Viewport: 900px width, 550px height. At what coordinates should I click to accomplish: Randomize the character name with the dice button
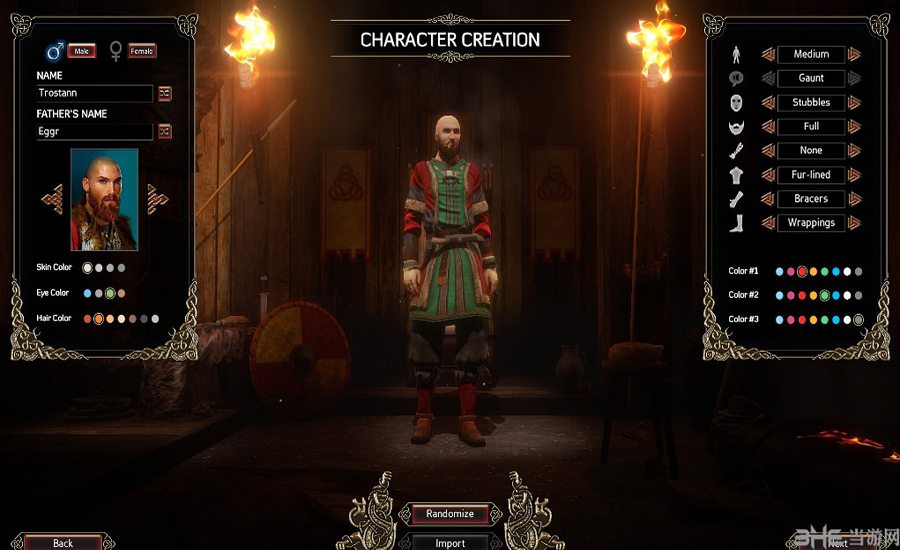(165, 93)
